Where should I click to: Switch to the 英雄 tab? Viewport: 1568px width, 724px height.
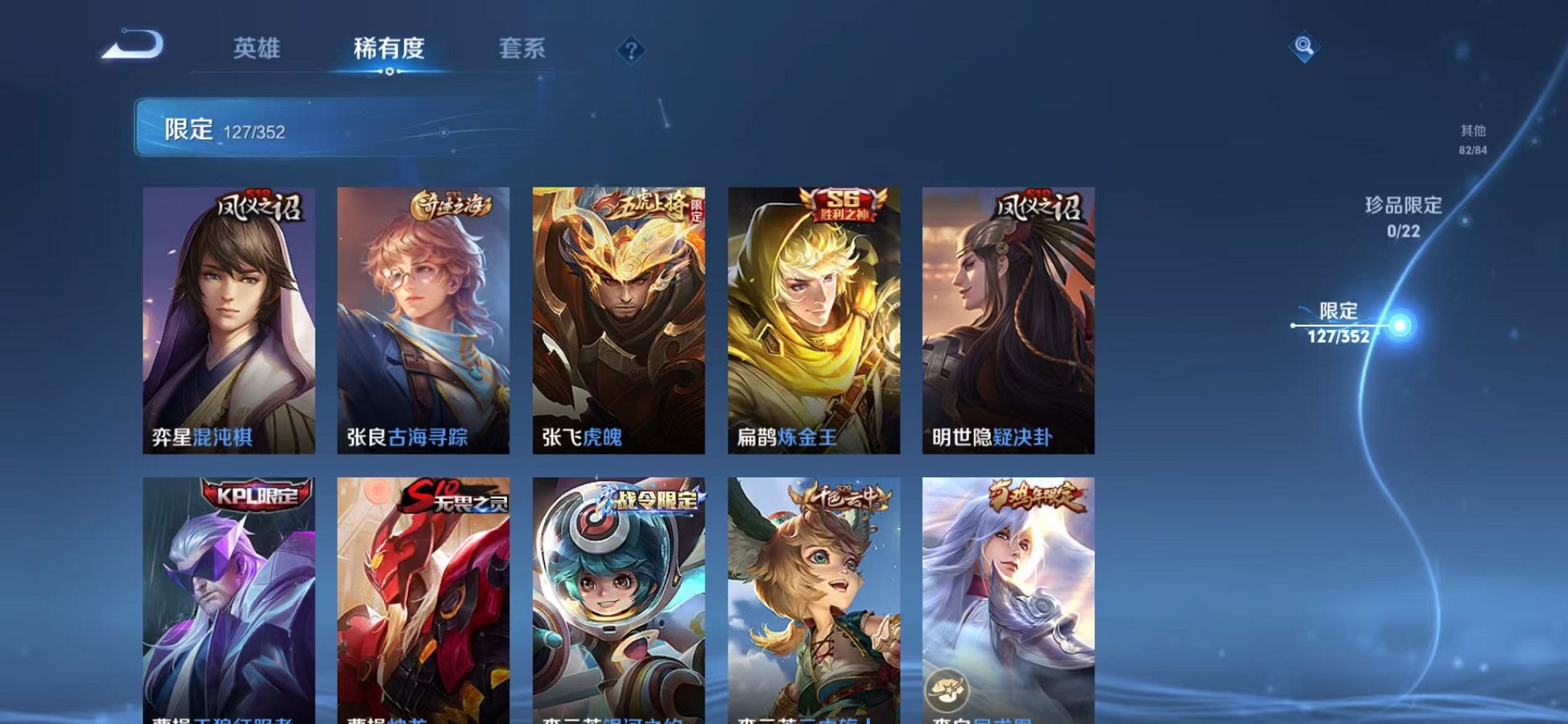pos(258,47)
